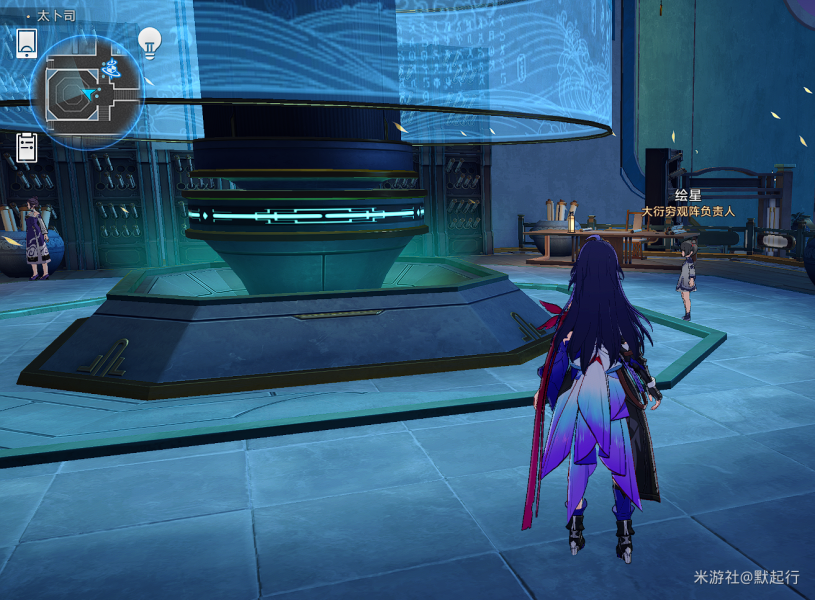Open the clipboard mission log icon

(x=27, y=148)
